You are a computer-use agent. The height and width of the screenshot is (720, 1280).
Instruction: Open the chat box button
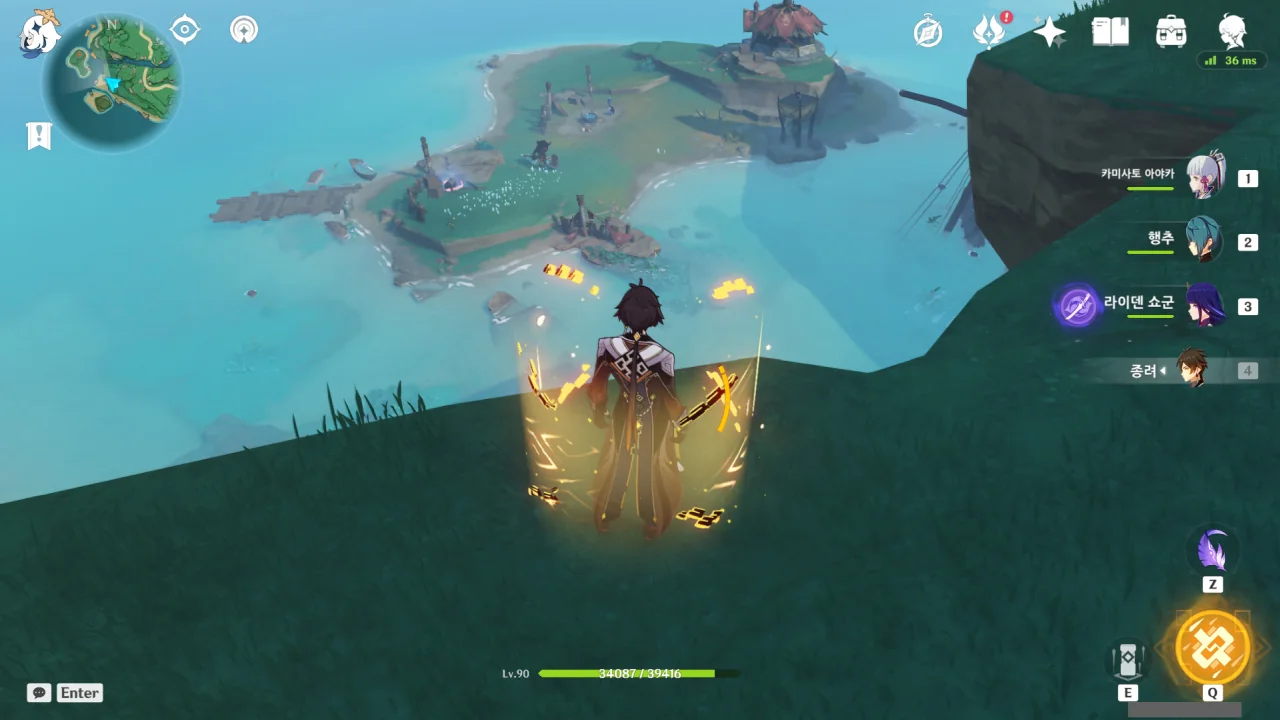pyautogui.click(x=40, y=693)
